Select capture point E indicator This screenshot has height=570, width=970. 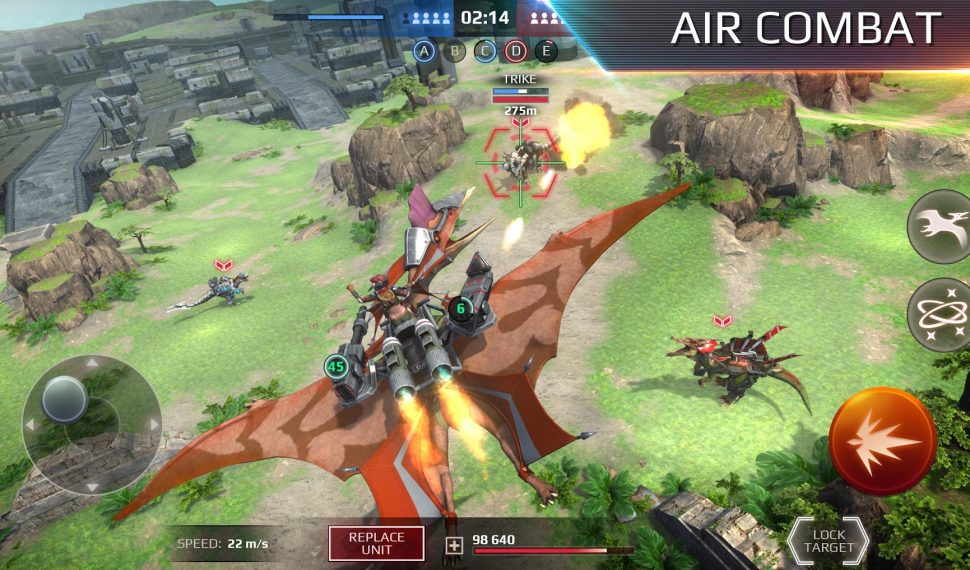point(546,50)
